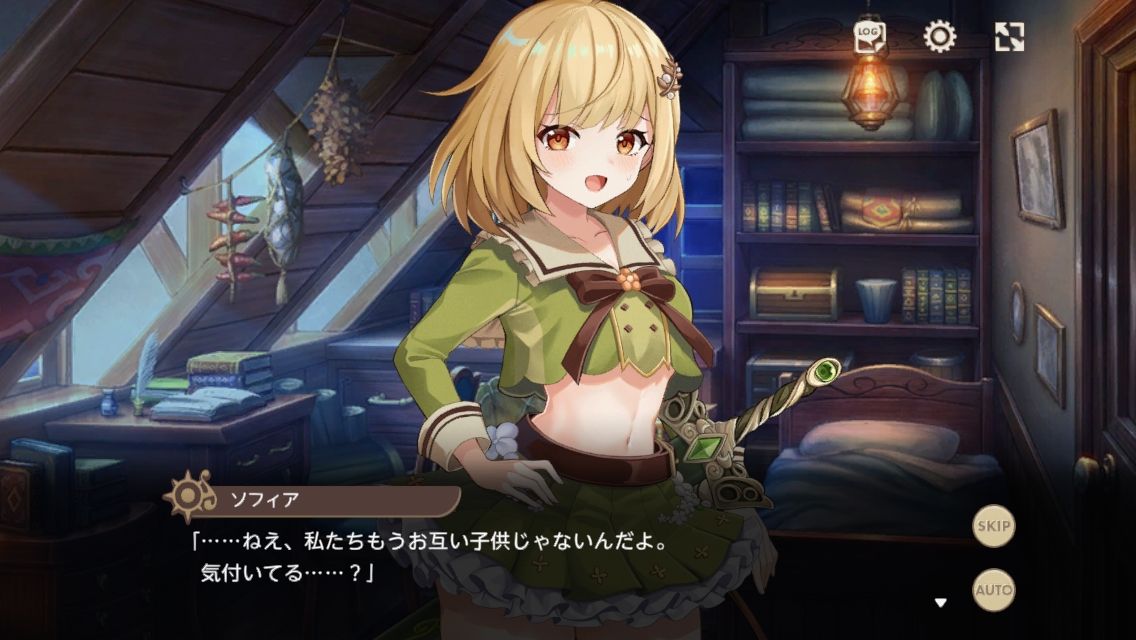Advance dialogue with the white arrow indicator

click(x=940, y=602)
